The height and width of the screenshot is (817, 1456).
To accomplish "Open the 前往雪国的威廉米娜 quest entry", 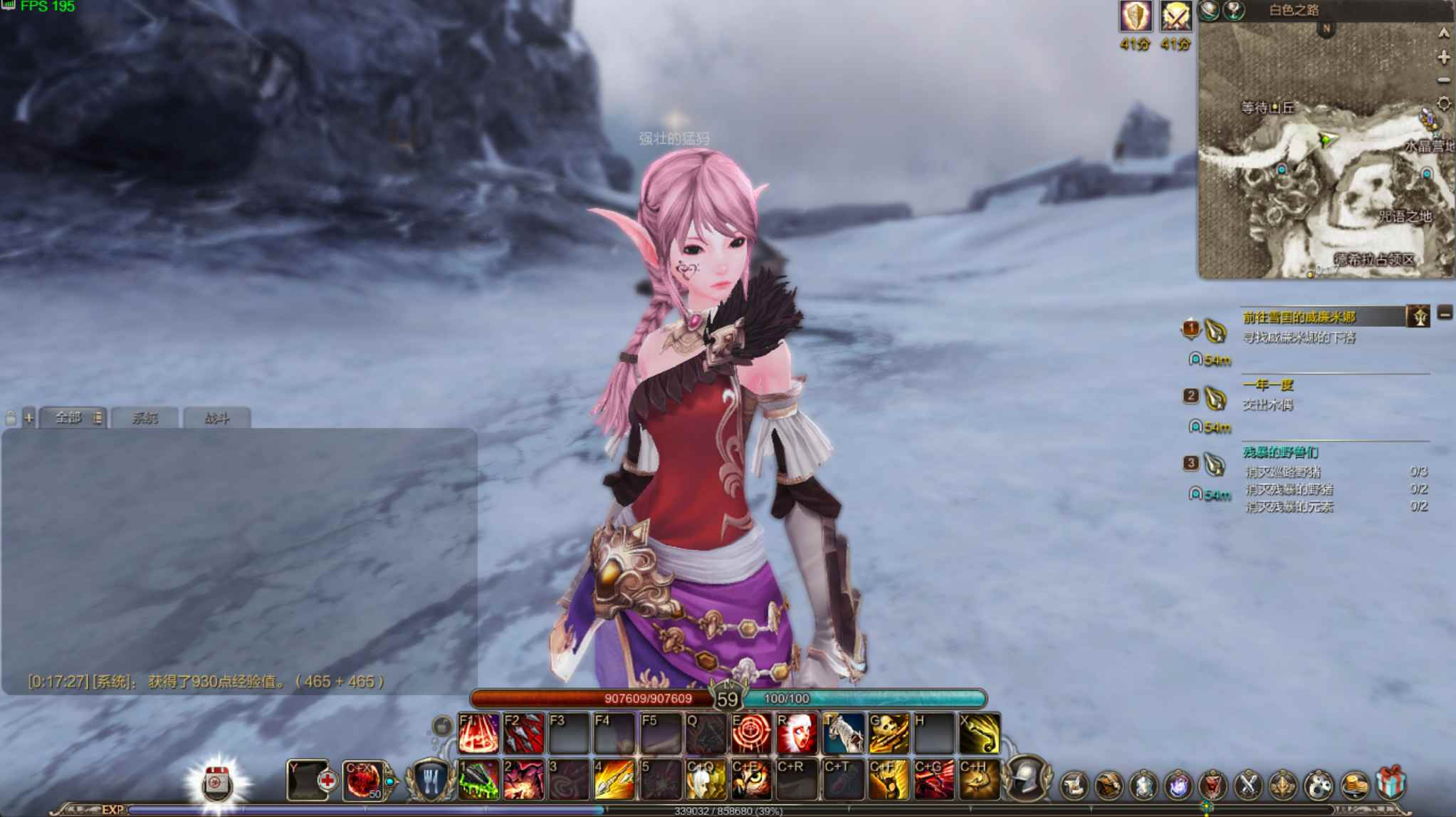I will pos(1299,318).
